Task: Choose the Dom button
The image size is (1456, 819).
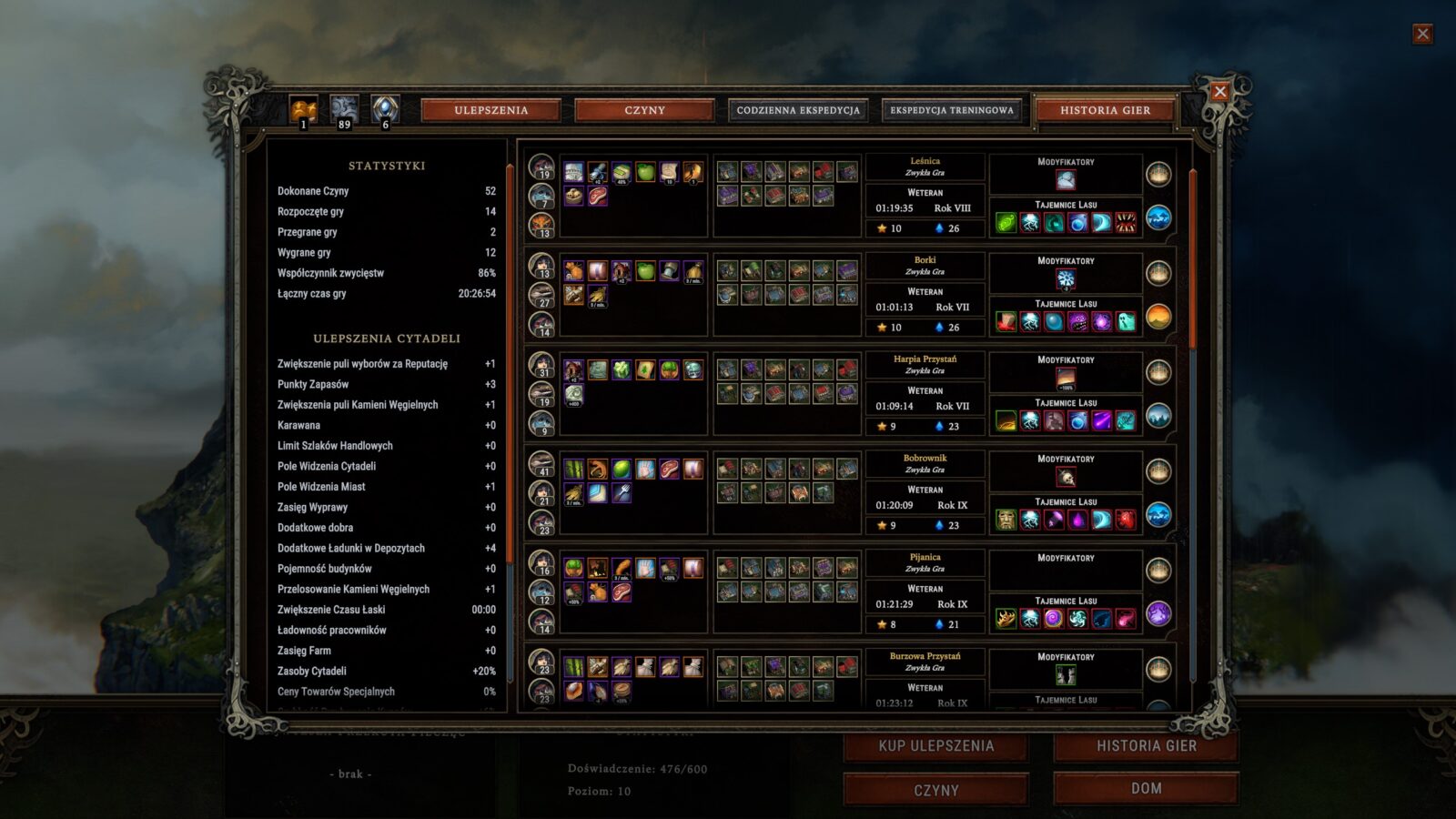Action: pos(1146,788)
